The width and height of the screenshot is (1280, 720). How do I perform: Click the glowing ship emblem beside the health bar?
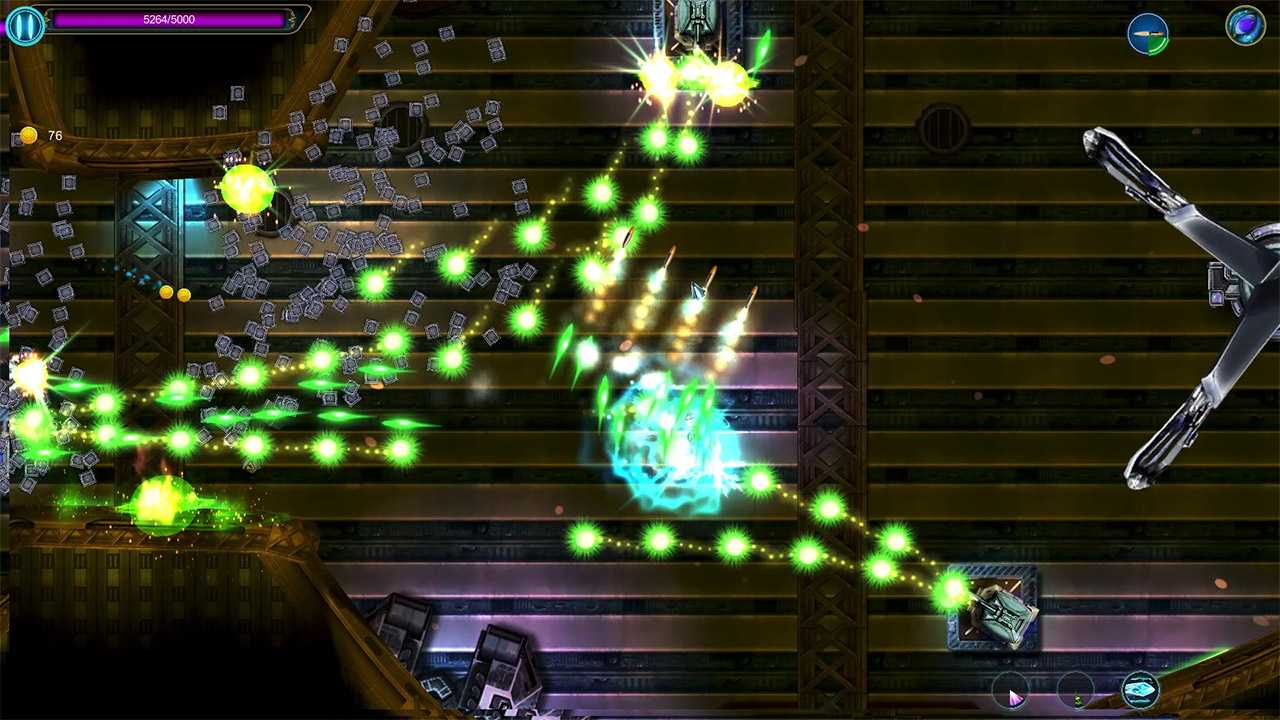[x=24, y=25]
